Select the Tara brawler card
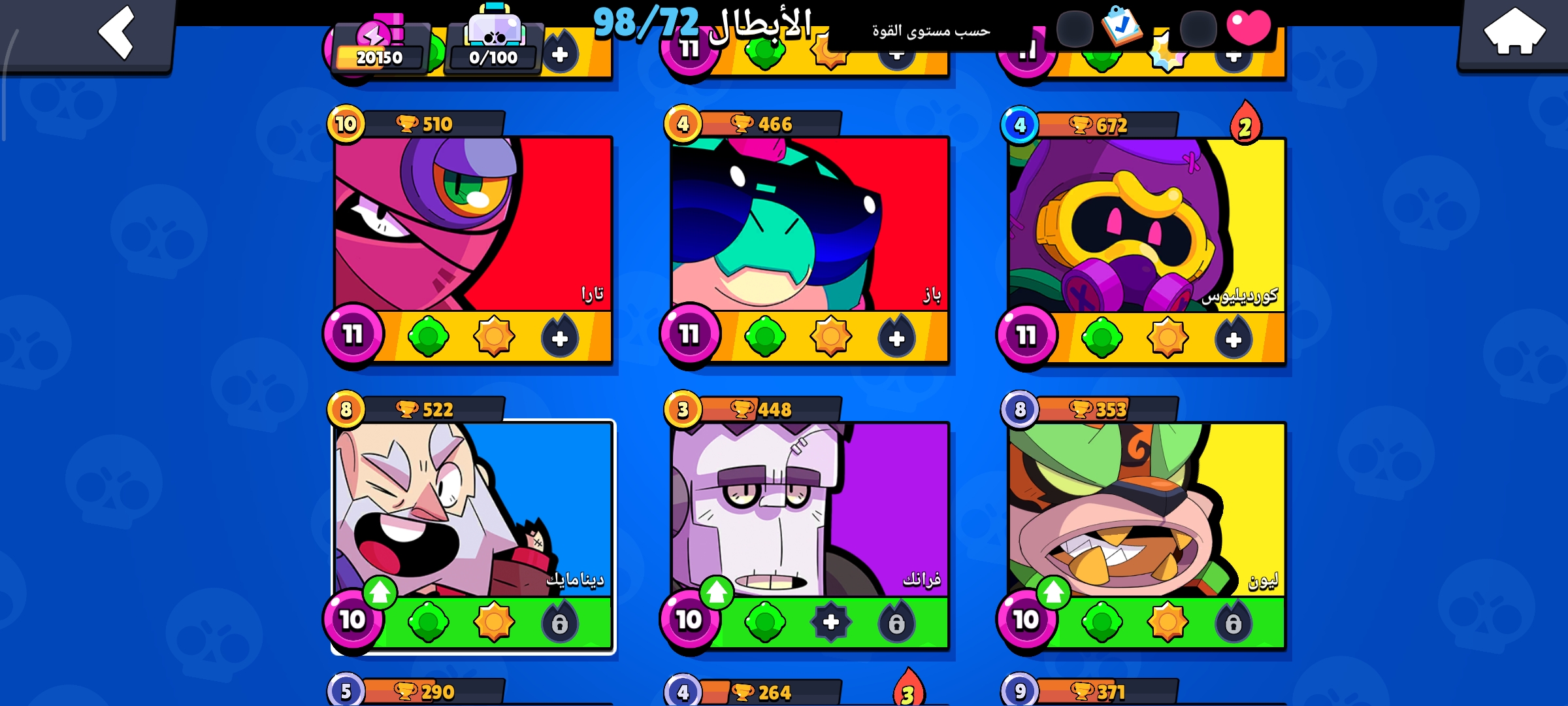This screenshot has height=706, width=1568. tap(473, 224)
